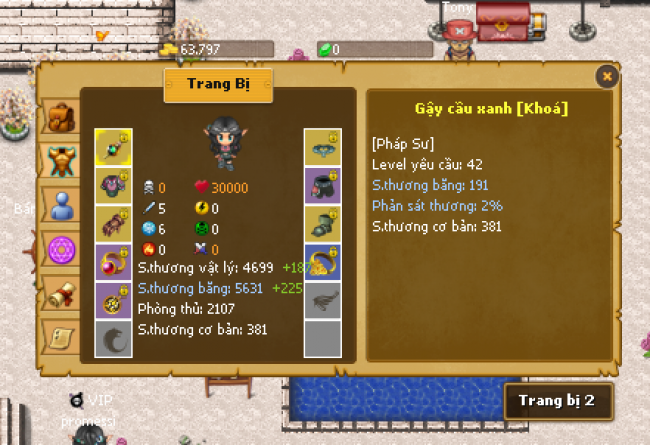Select the blue mask helmet slot
Screen dimensions: 650x445
click(x=323, y=148)
